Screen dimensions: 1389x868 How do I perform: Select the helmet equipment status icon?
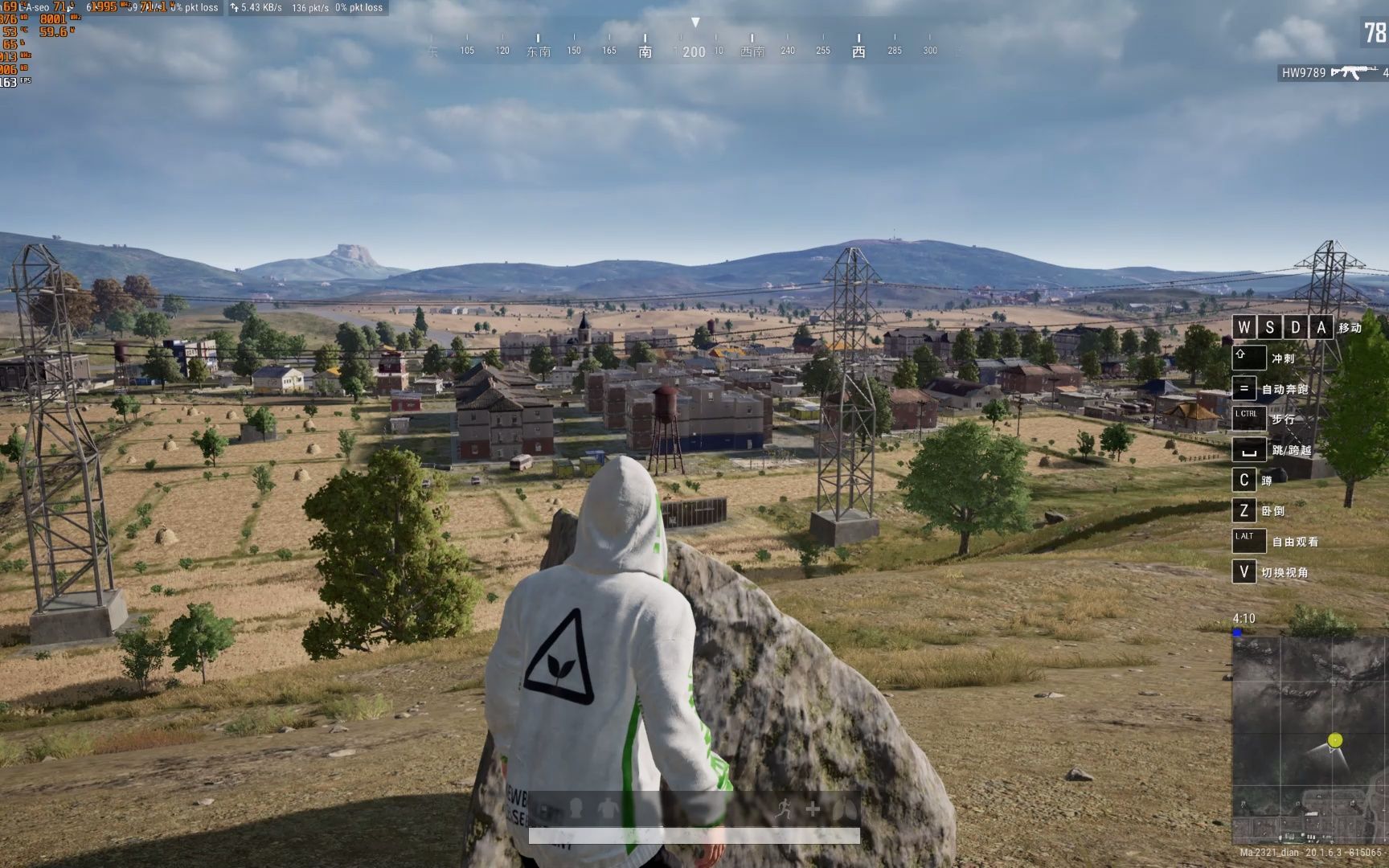tap(576, 809)
